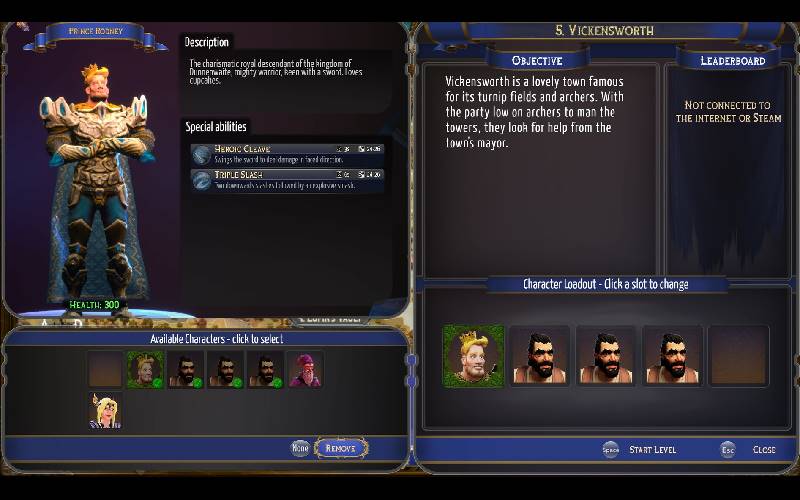Select the purple wizard from available characters

(x=305, y=370)
